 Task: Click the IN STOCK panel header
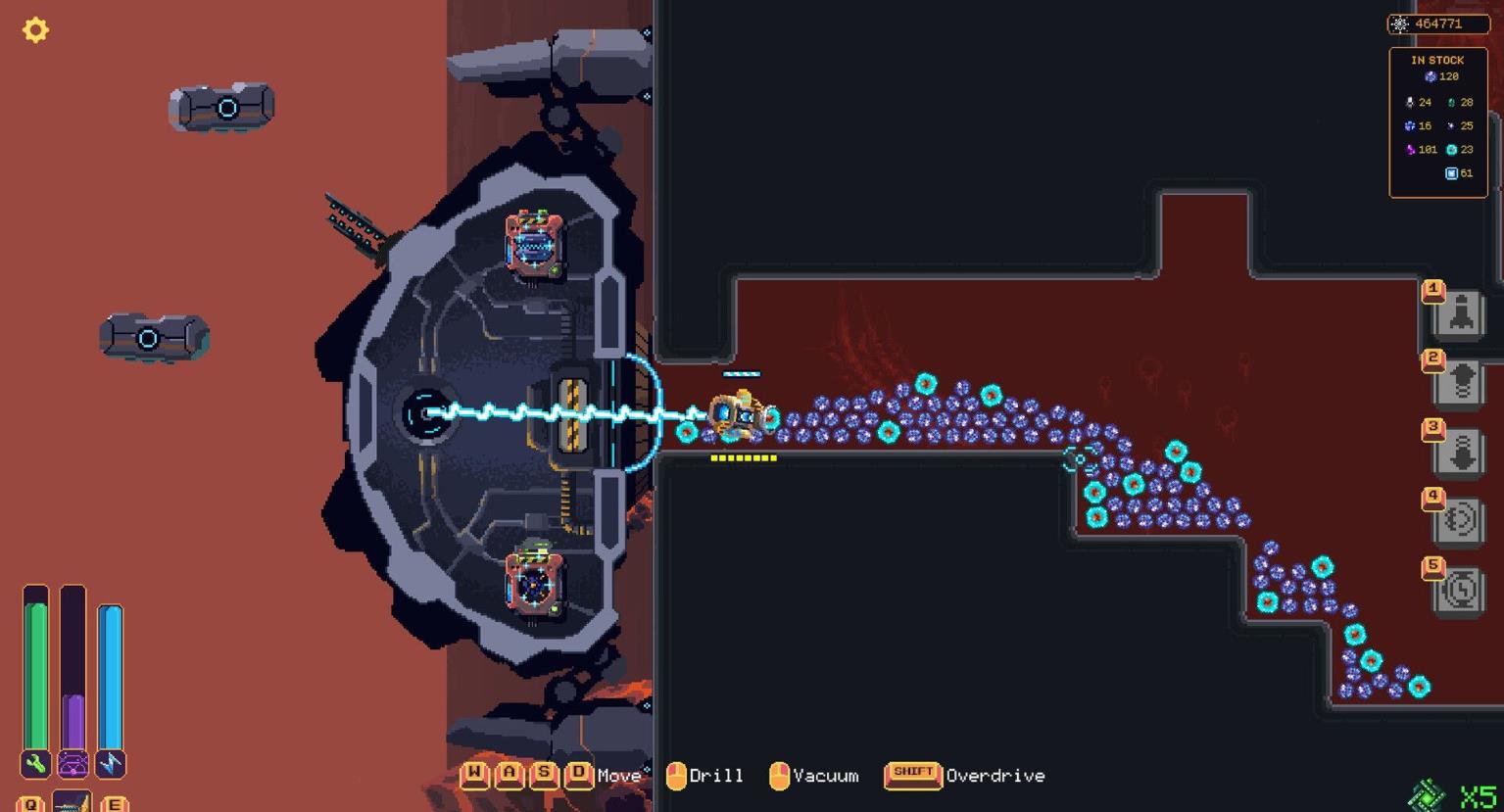tap(1438, 60)
